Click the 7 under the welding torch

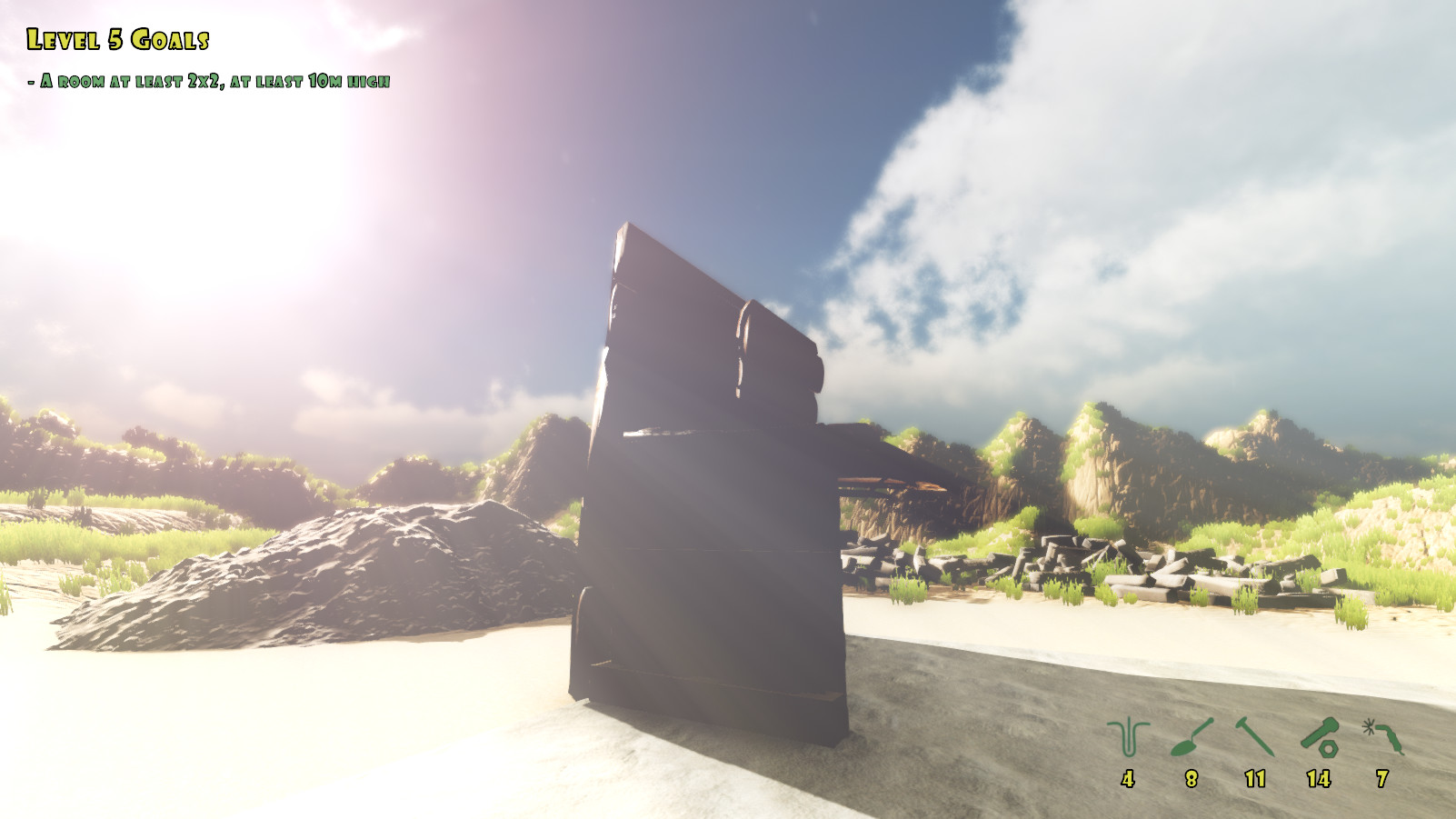[1381, 779]
